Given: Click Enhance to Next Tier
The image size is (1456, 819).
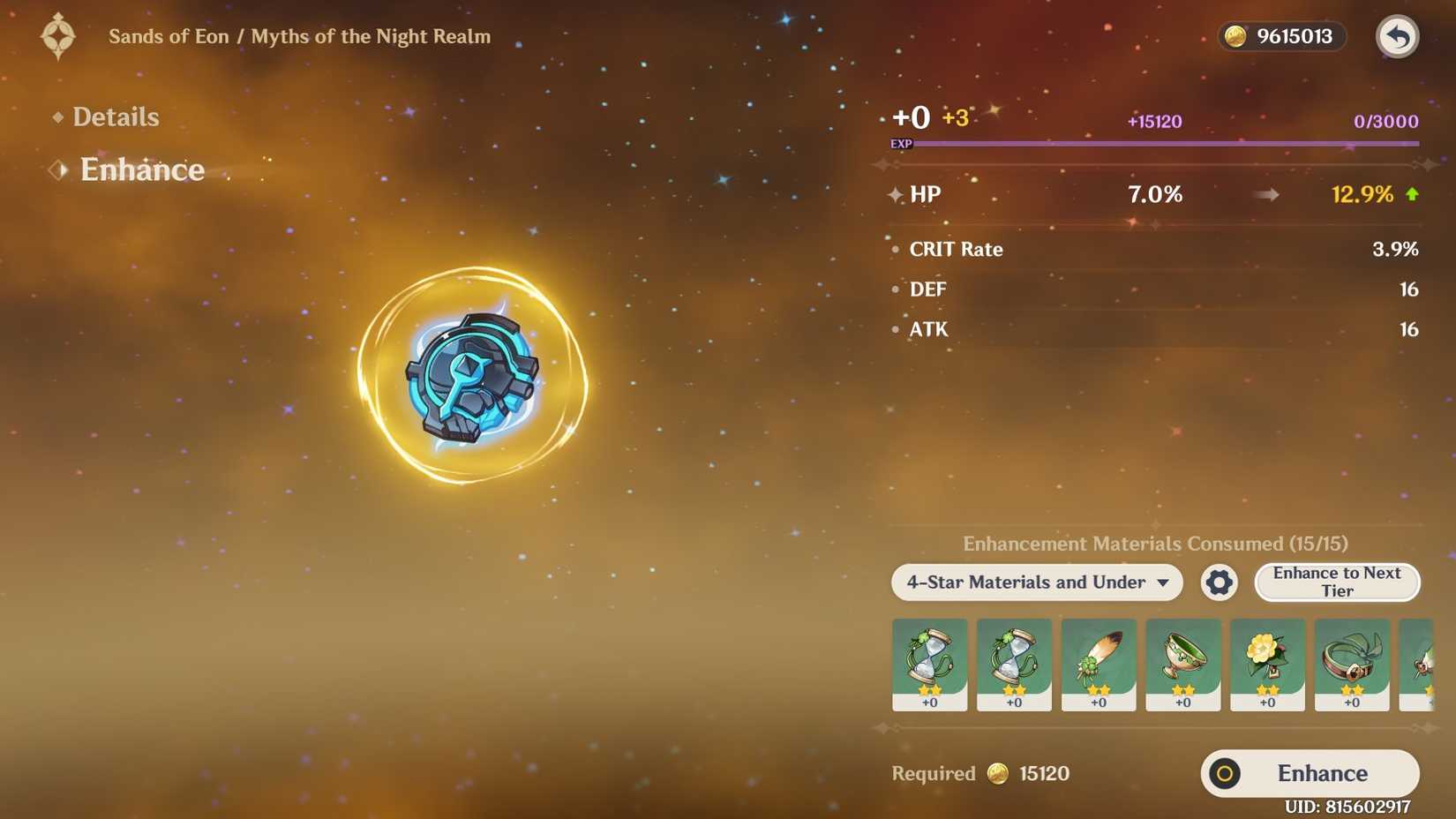Looking at the screenshot, I should (x=1337, y=582).
